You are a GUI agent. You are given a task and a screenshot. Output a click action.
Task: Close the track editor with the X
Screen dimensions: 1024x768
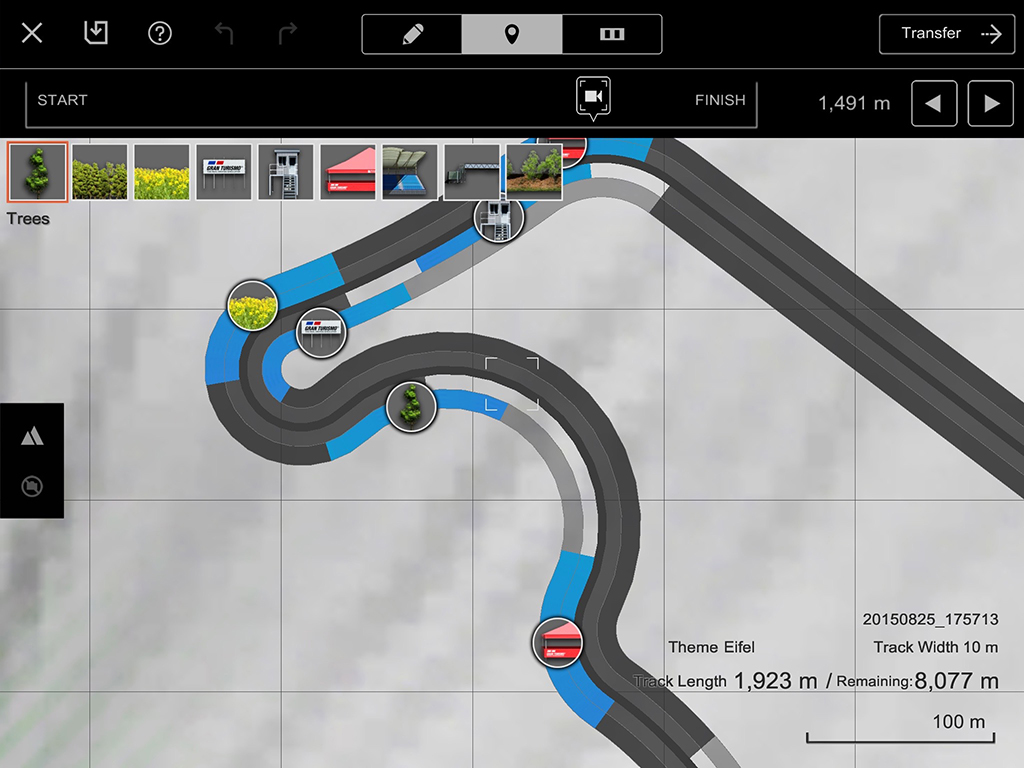(x=32, y=34)
